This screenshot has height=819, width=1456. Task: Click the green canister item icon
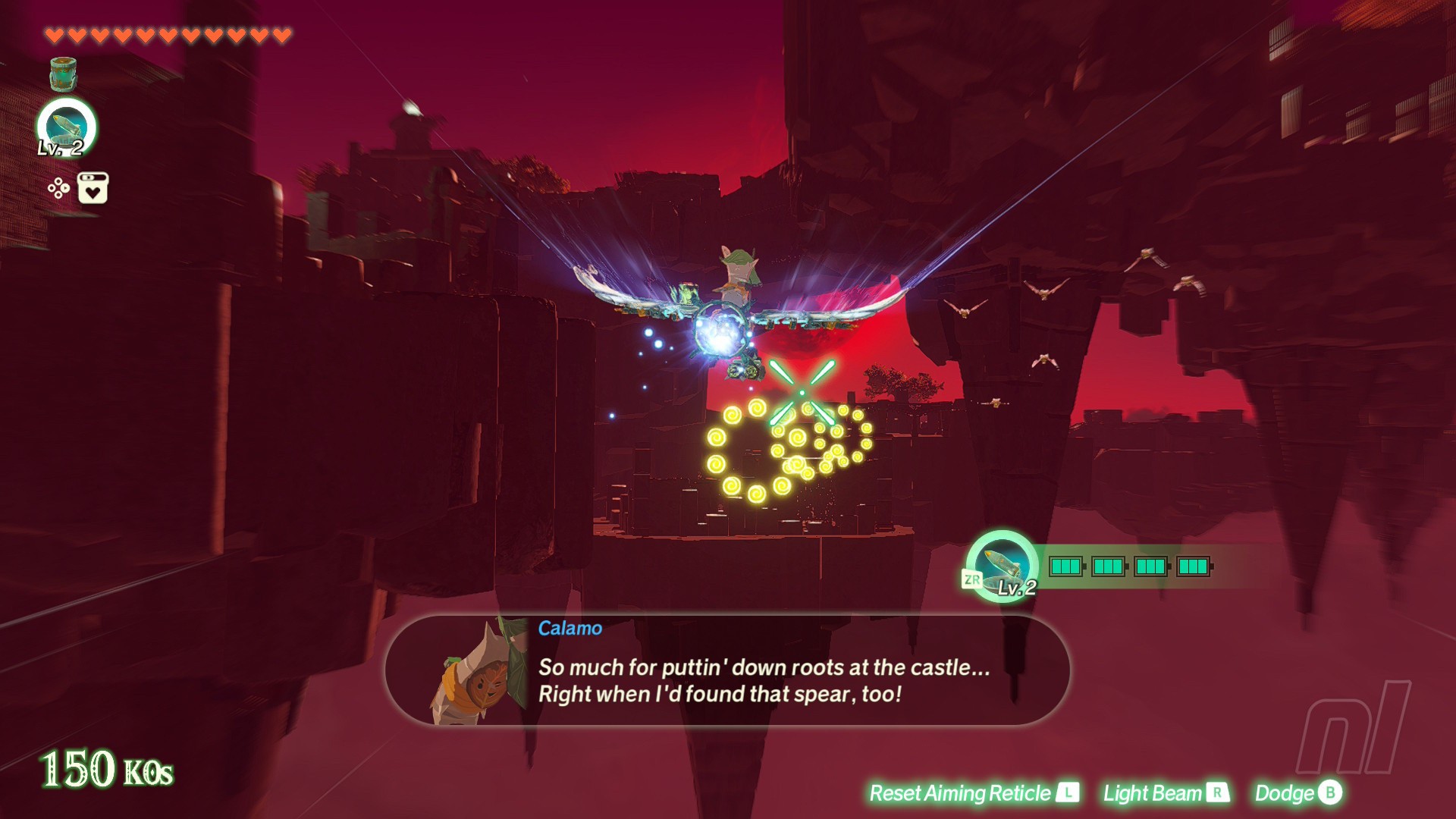tap(63, 74)
